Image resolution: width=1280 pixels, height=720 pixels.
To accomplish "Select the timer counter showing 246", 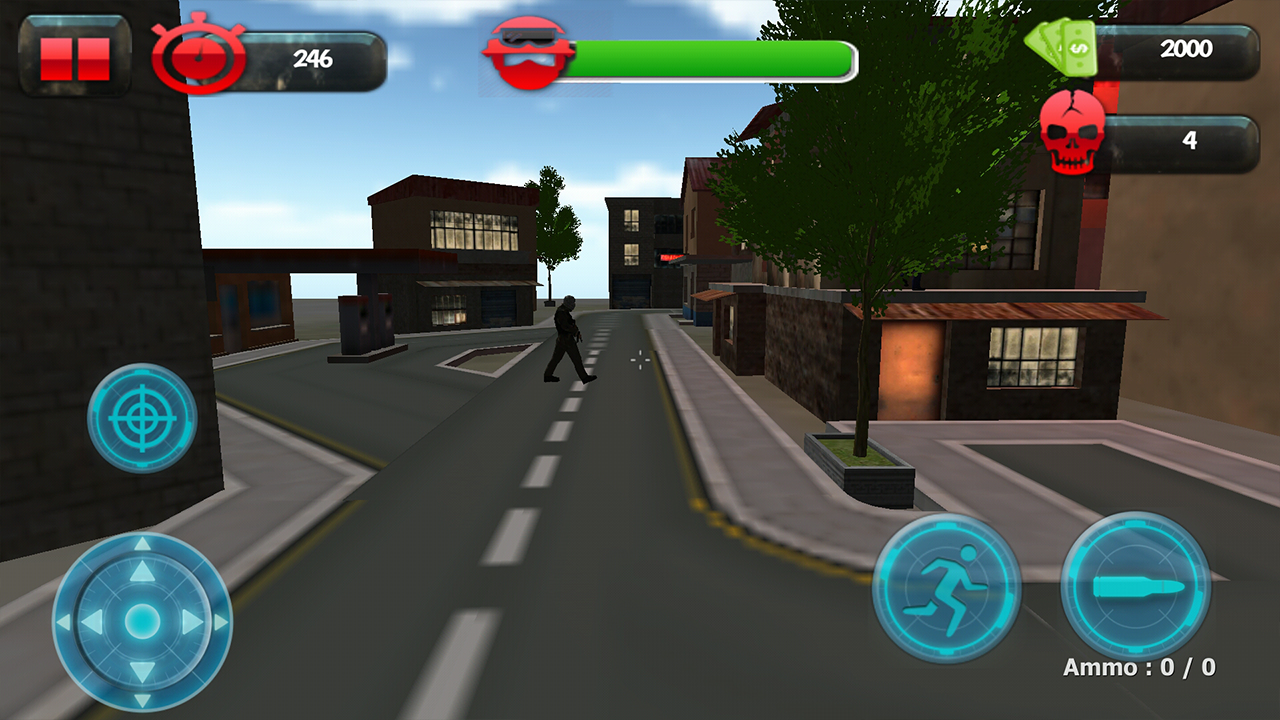I will coord(316,57).
